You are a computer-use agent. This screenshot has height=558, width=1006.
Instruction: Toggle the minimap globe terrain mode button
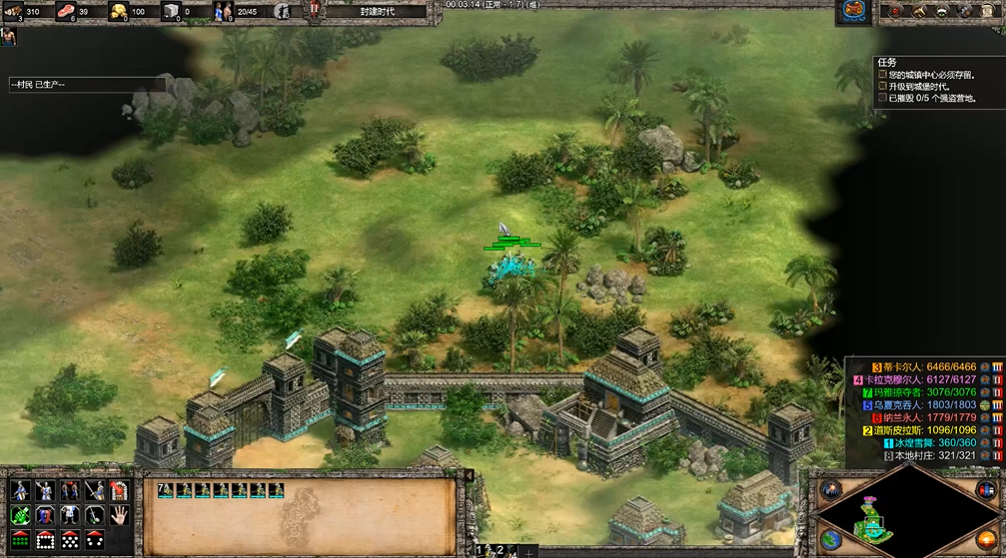[829, 538]
